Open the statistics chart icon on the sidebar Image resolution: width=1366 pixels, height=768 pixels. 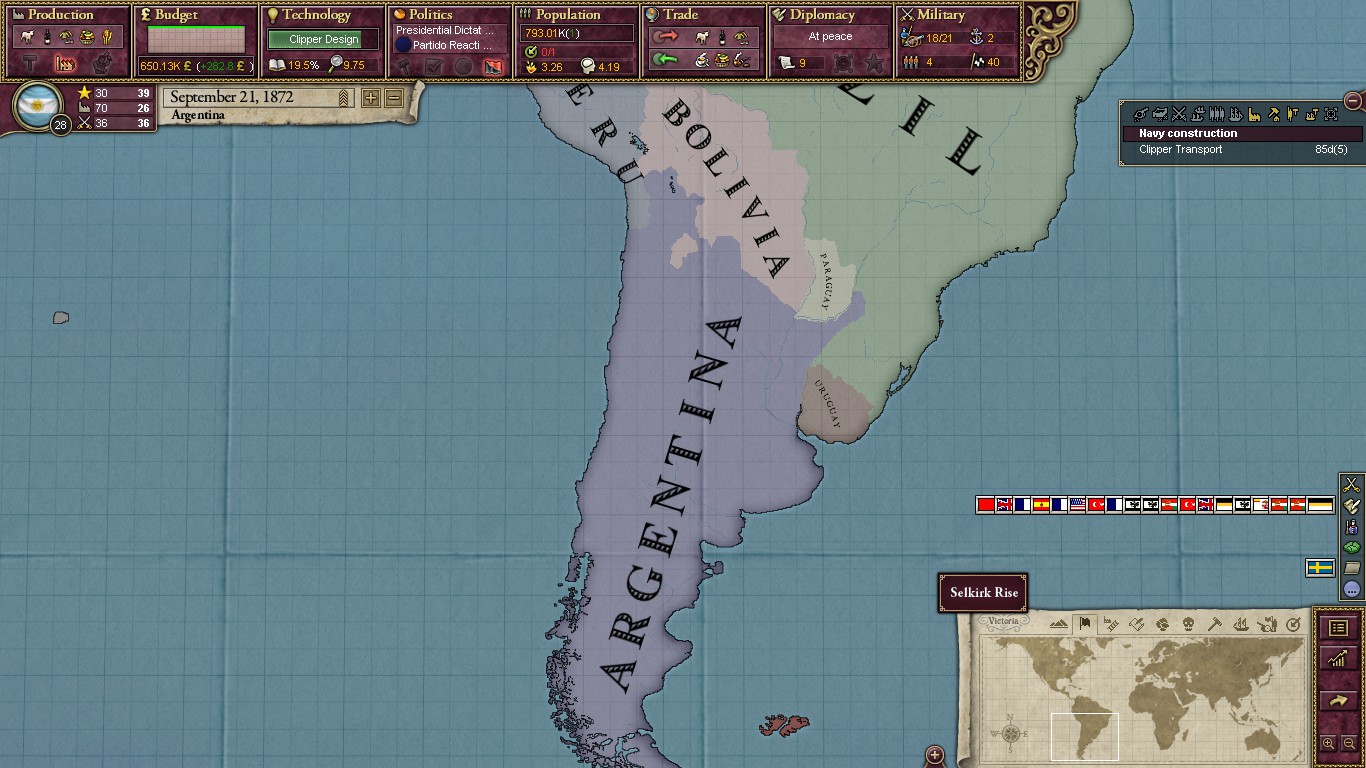[x=1339, y=656]
